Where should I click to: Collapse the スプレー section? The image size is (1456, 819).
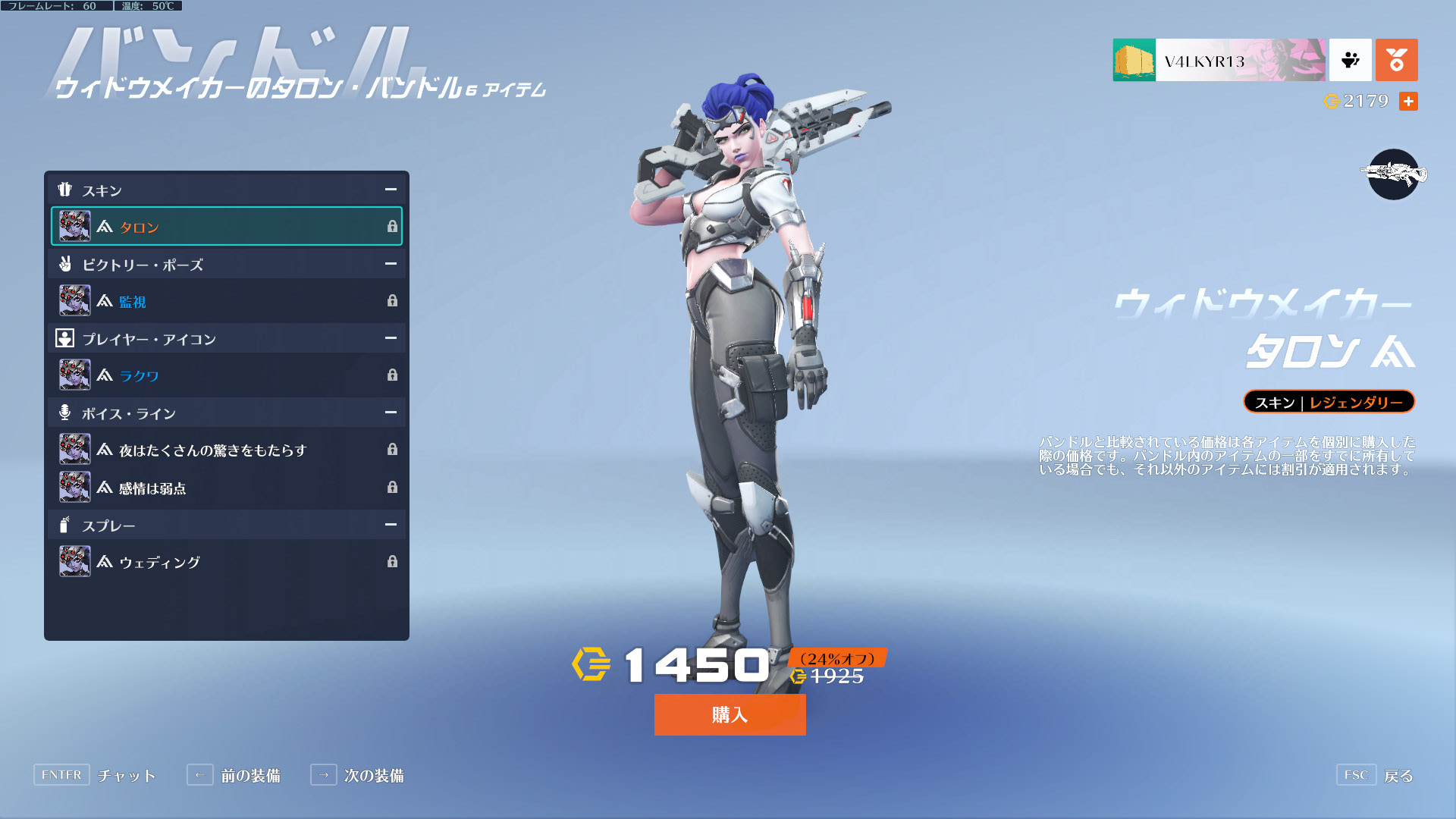click(390, 525)
